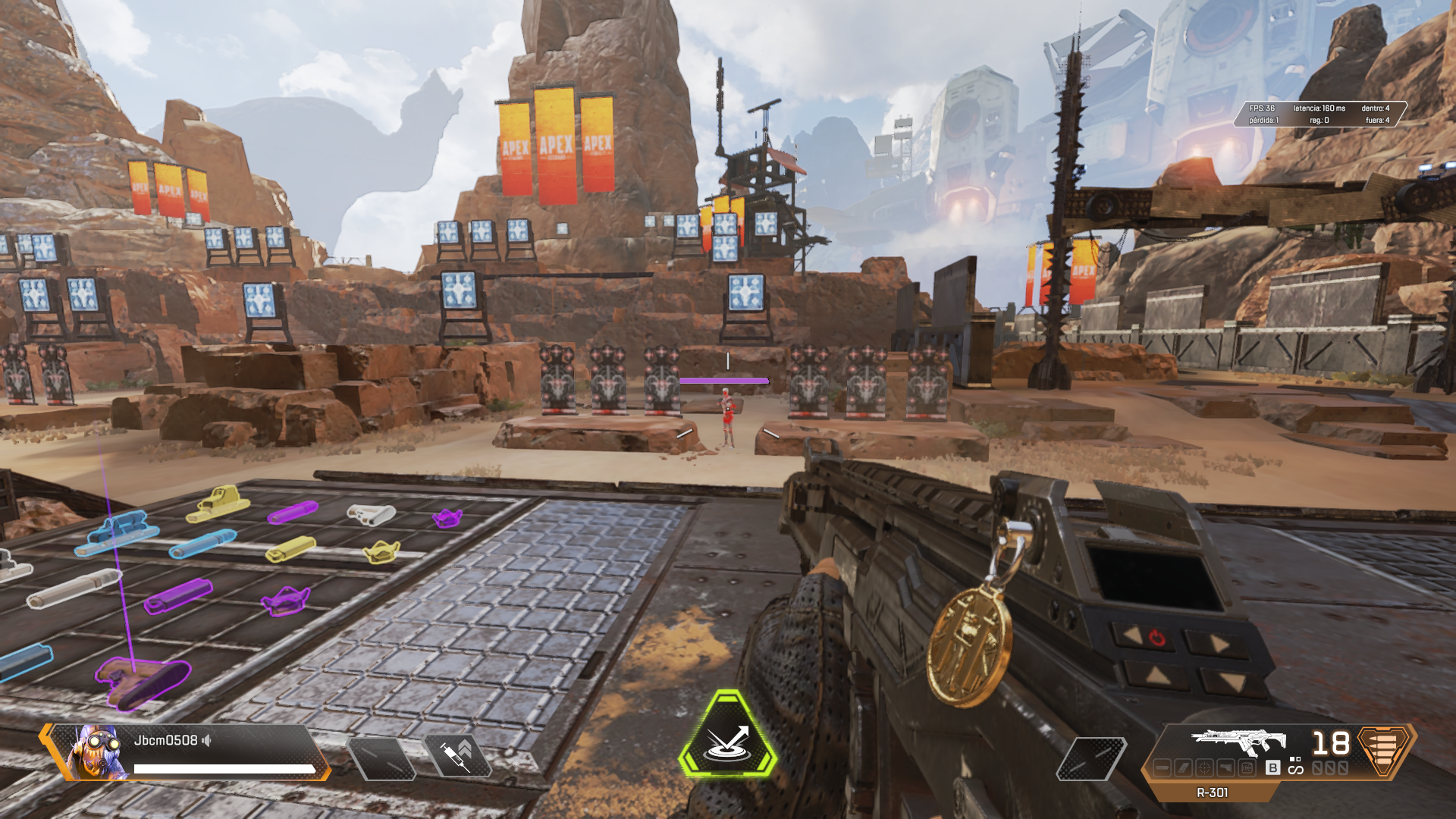Screen dimensions: 1456x819
Task: Select the optic crosshair attachment slot
Action: 1204,768
